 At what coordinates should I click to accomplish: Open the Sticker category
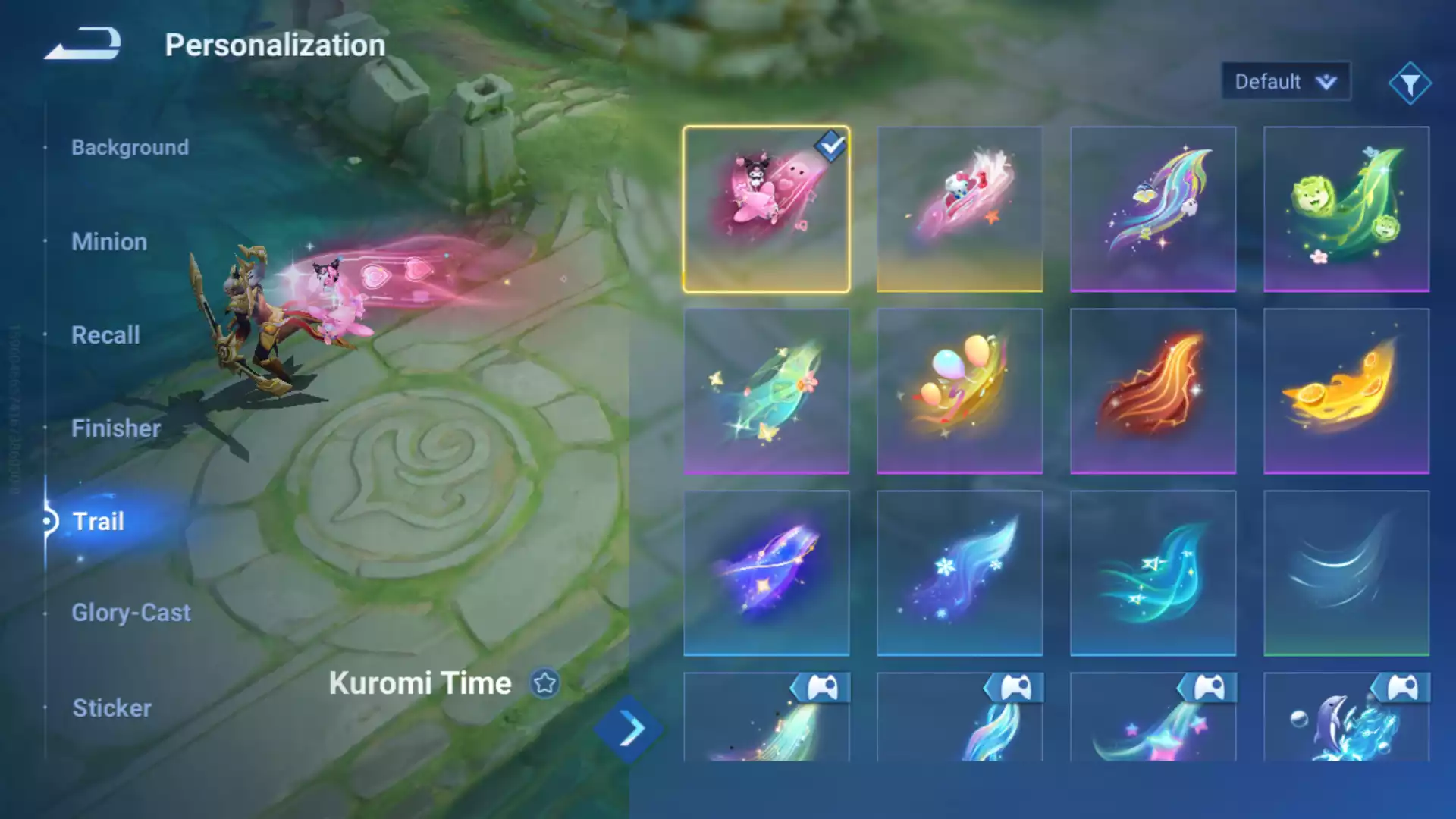pyautogui.click(x=111, y=708)
